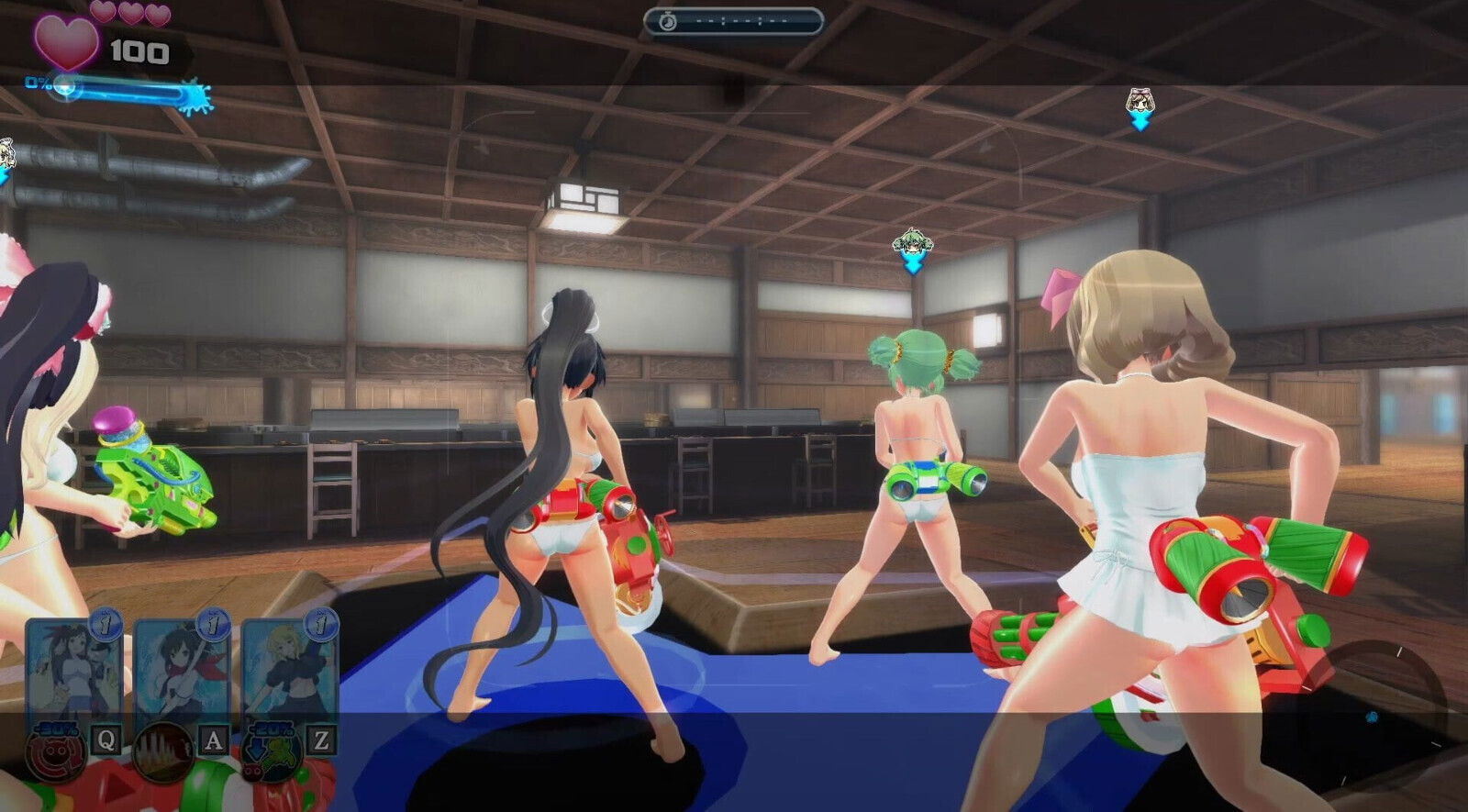
Task: Select the middle character card bound to A
Action: 182,665
